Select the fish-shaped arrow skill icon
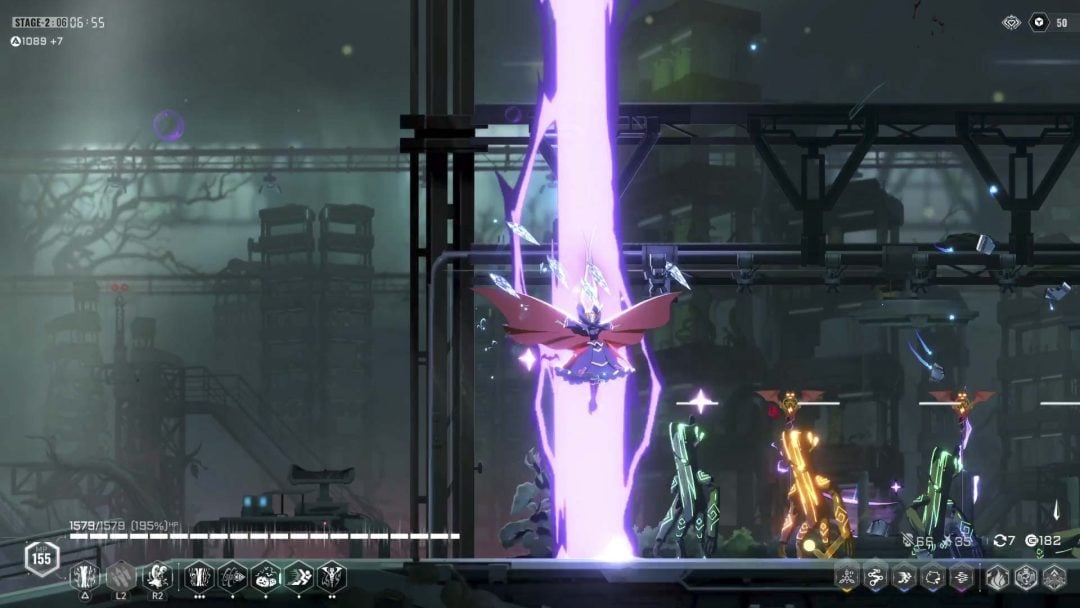The height and width of the screenshot is (608, 1080). [x=232, y=576]
